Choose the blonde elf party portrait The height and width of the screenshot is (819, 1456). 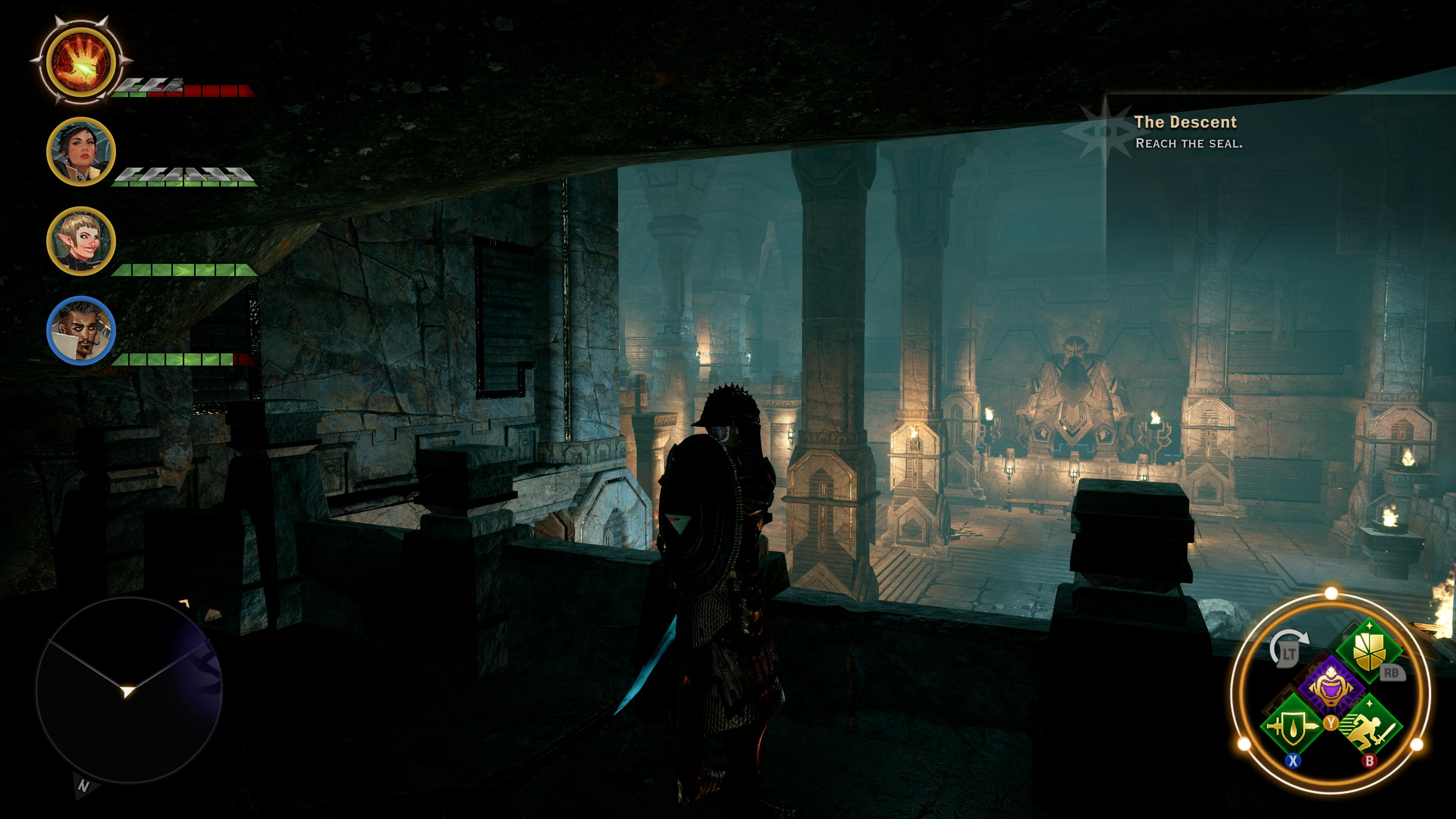coord(81,242)
